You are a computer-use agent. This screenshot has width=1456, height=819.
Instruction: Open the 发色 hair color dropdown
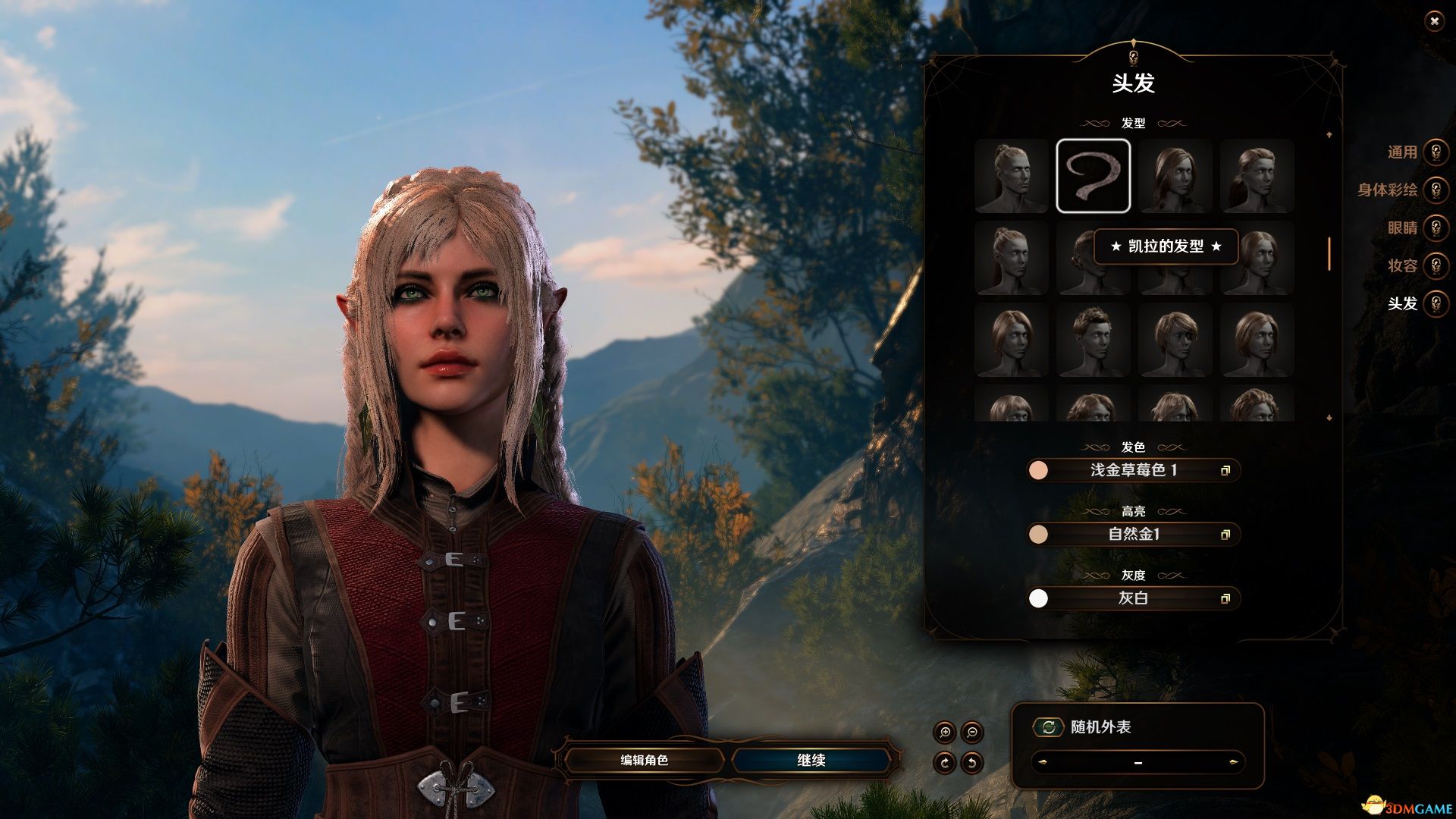click(1134, 470)
